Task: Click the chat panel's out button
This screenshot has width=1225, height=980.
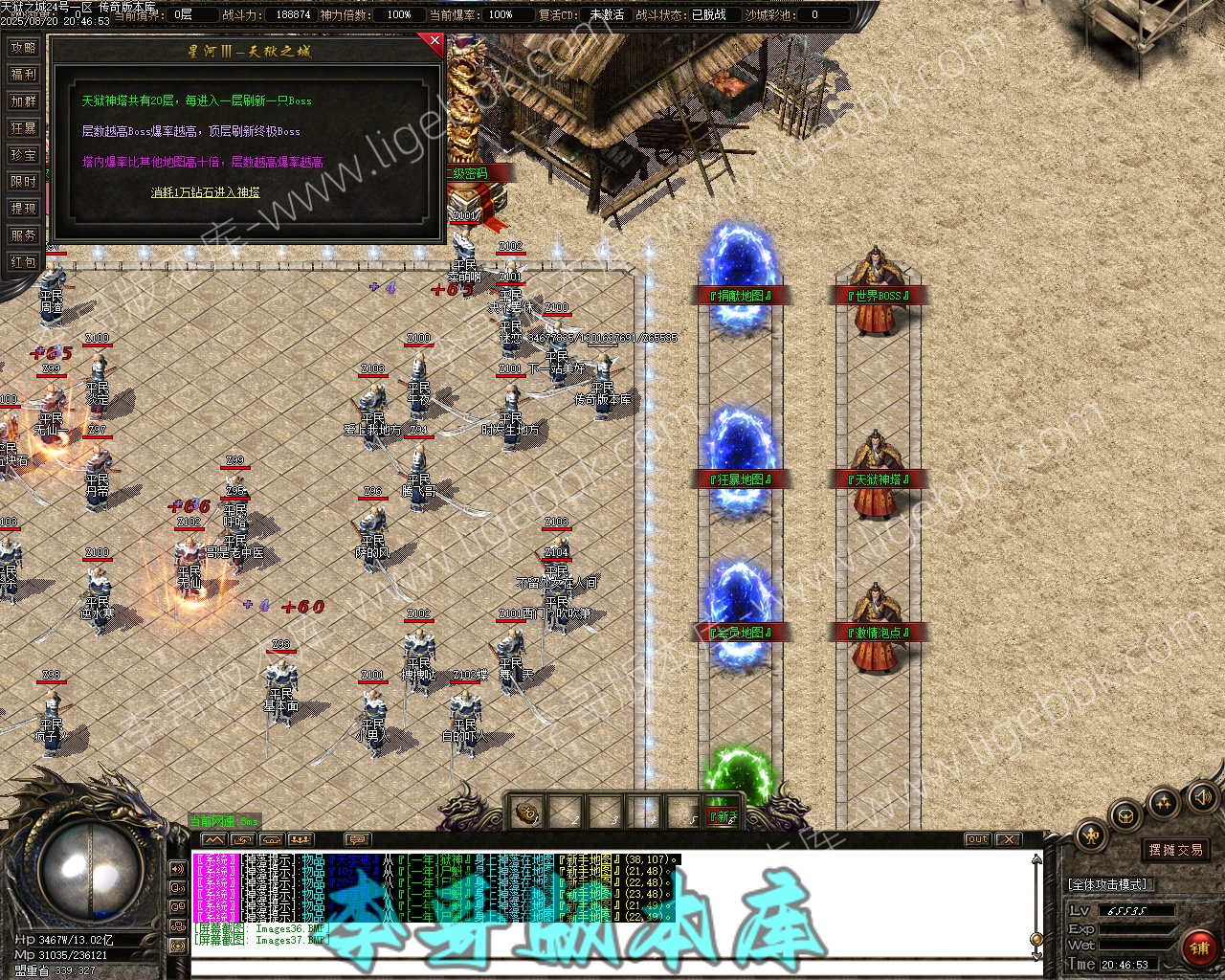Action: [977, 839]
